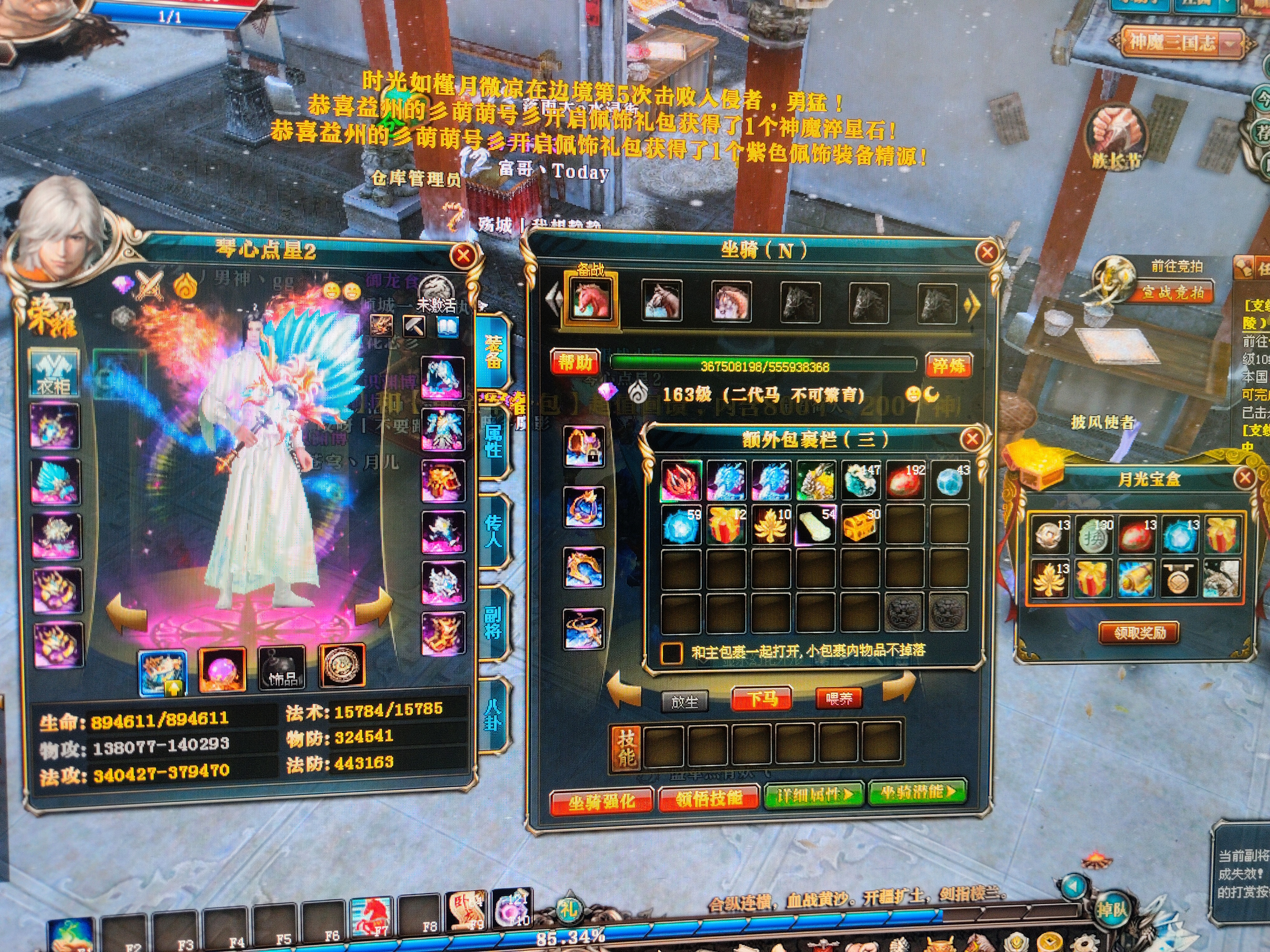Close the extra bag (额外包裹栏) panel
The height and width of the screenshot is (952, 1270).
pos(972,439)
